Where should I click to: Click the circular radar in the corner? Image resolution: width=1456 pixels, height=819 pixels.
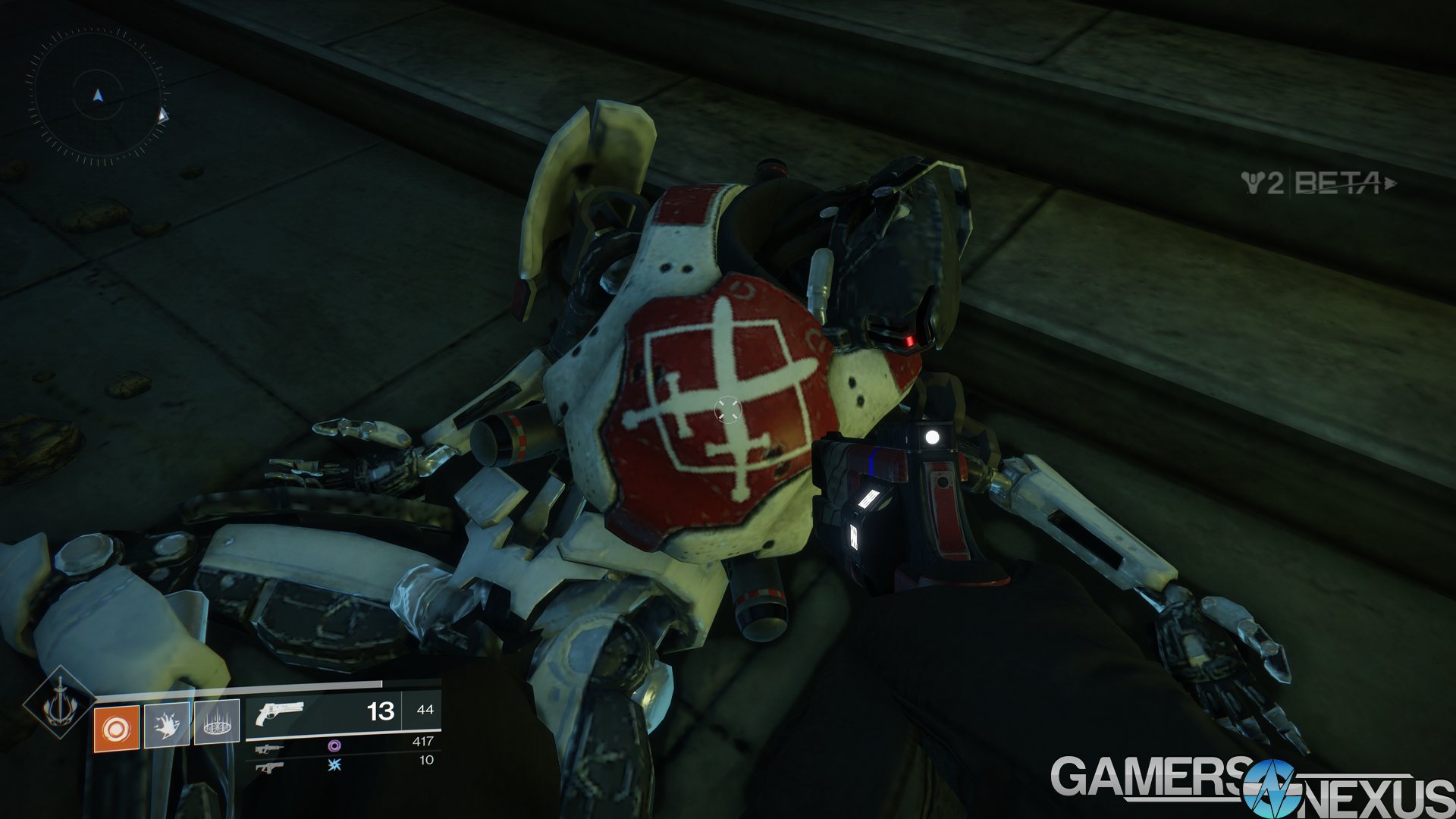[x=97, y=96]
